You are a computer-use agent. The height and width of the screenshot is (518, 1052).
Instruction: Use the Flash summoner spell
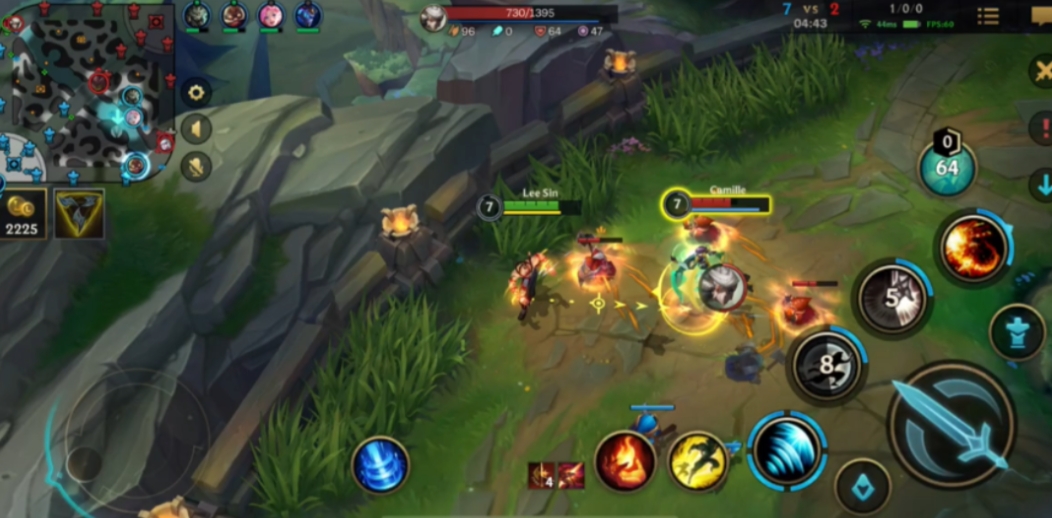(x=697, y=461)
